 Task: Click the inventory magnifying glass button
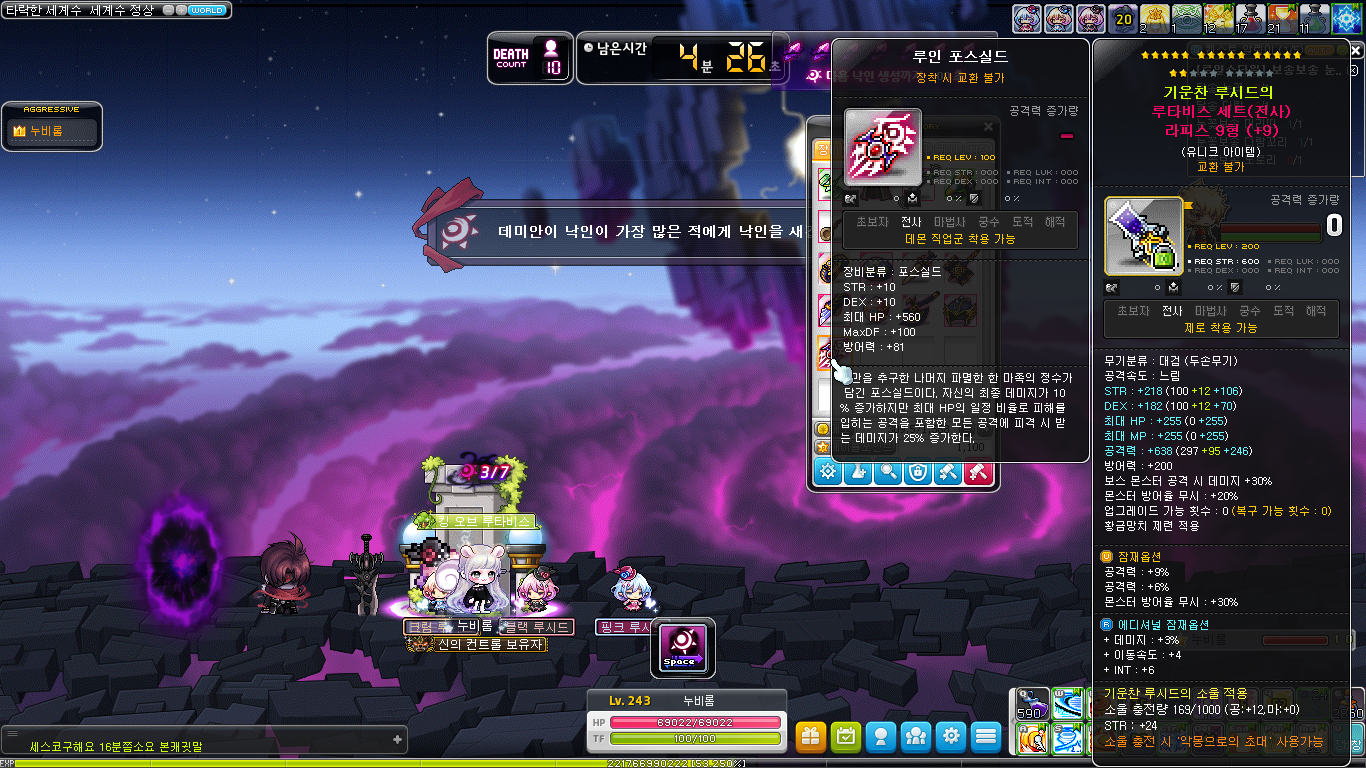click(887, 472)
